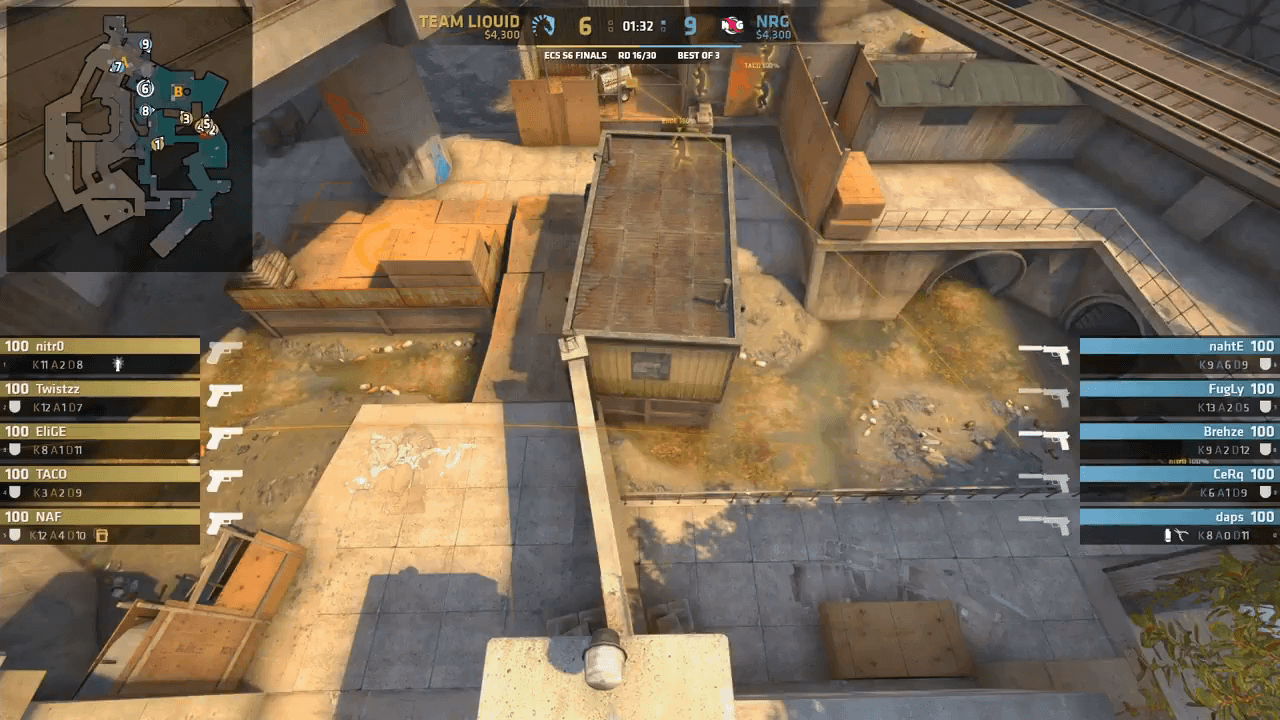Screen dimensions: 1280x720
Task: Select player 1 marker on the minimap
Action: pyautogui.click(x=158, y=144)
